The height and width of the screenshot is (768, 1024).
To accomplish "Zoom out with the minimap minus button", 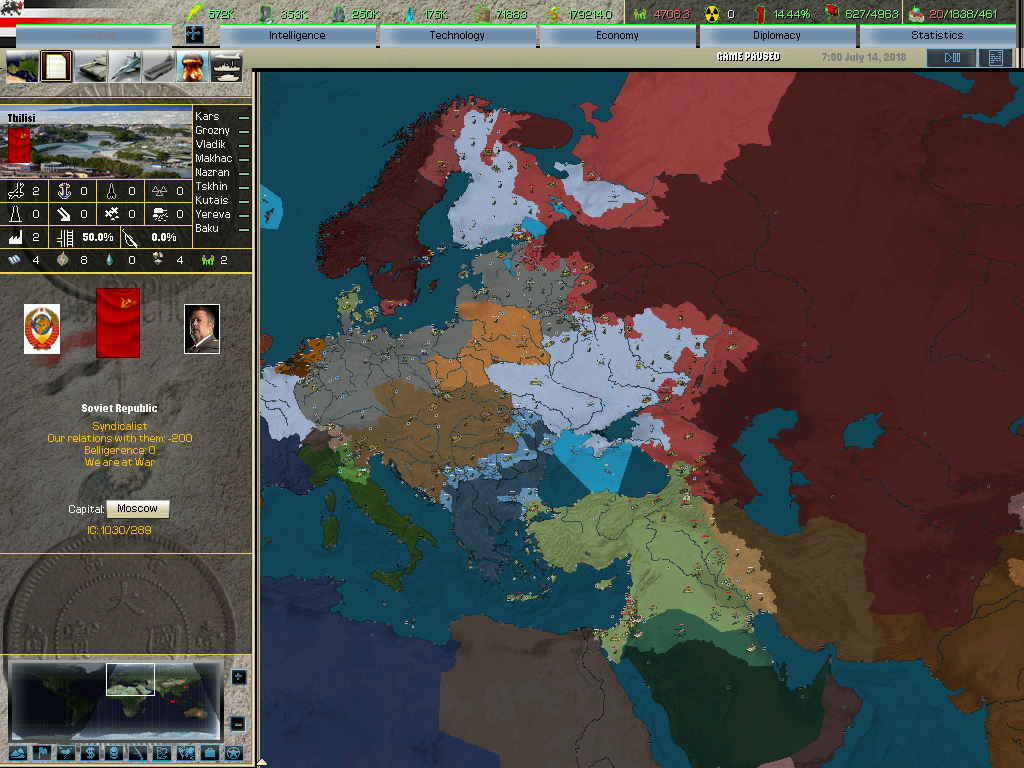I will tap(238, 723).
